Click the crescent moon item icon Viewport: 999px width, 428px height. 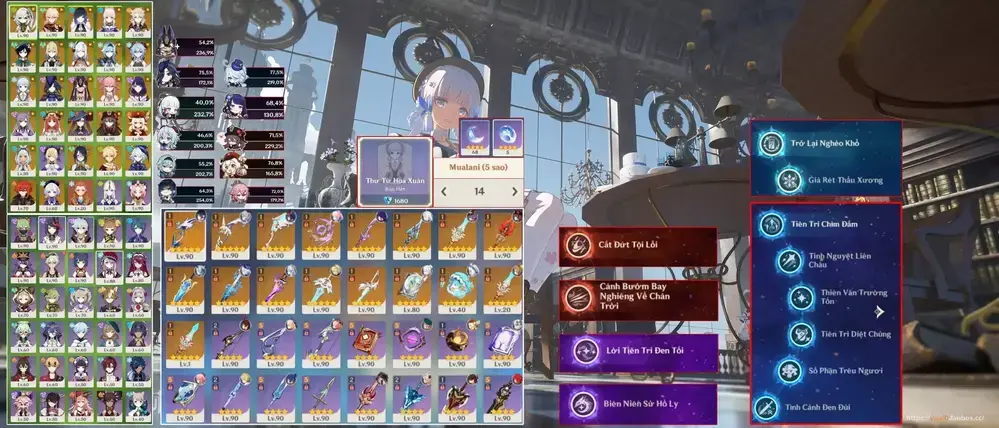pos(473,134)
